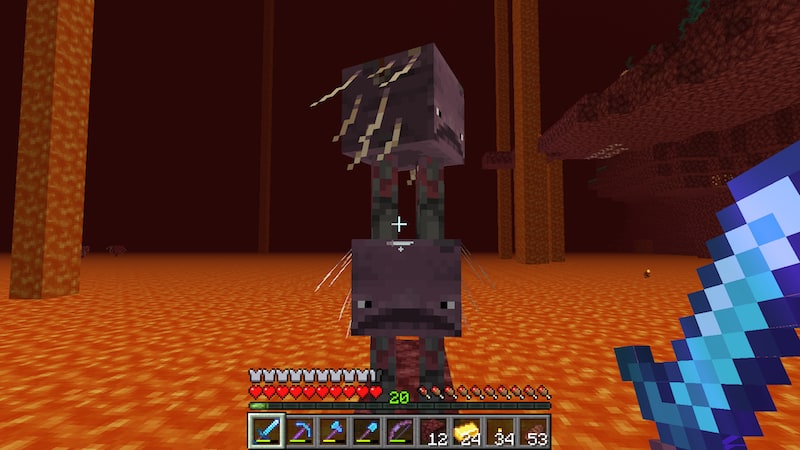
Task: Switch to the enchanted shovel slot
Action: click(367, 431)
